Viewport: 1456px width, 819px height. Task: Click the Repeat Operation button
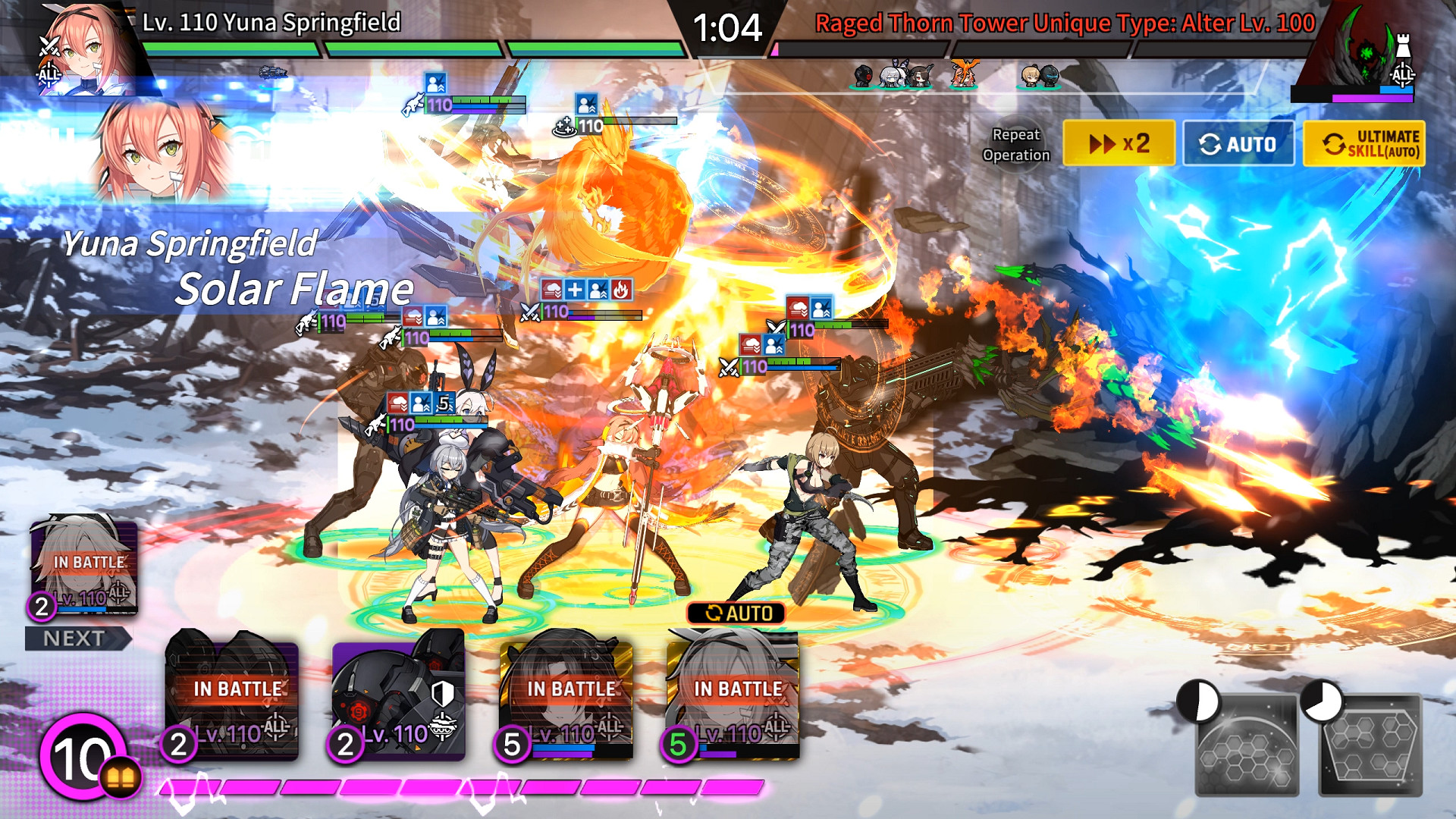click(x=1017, y=143)
